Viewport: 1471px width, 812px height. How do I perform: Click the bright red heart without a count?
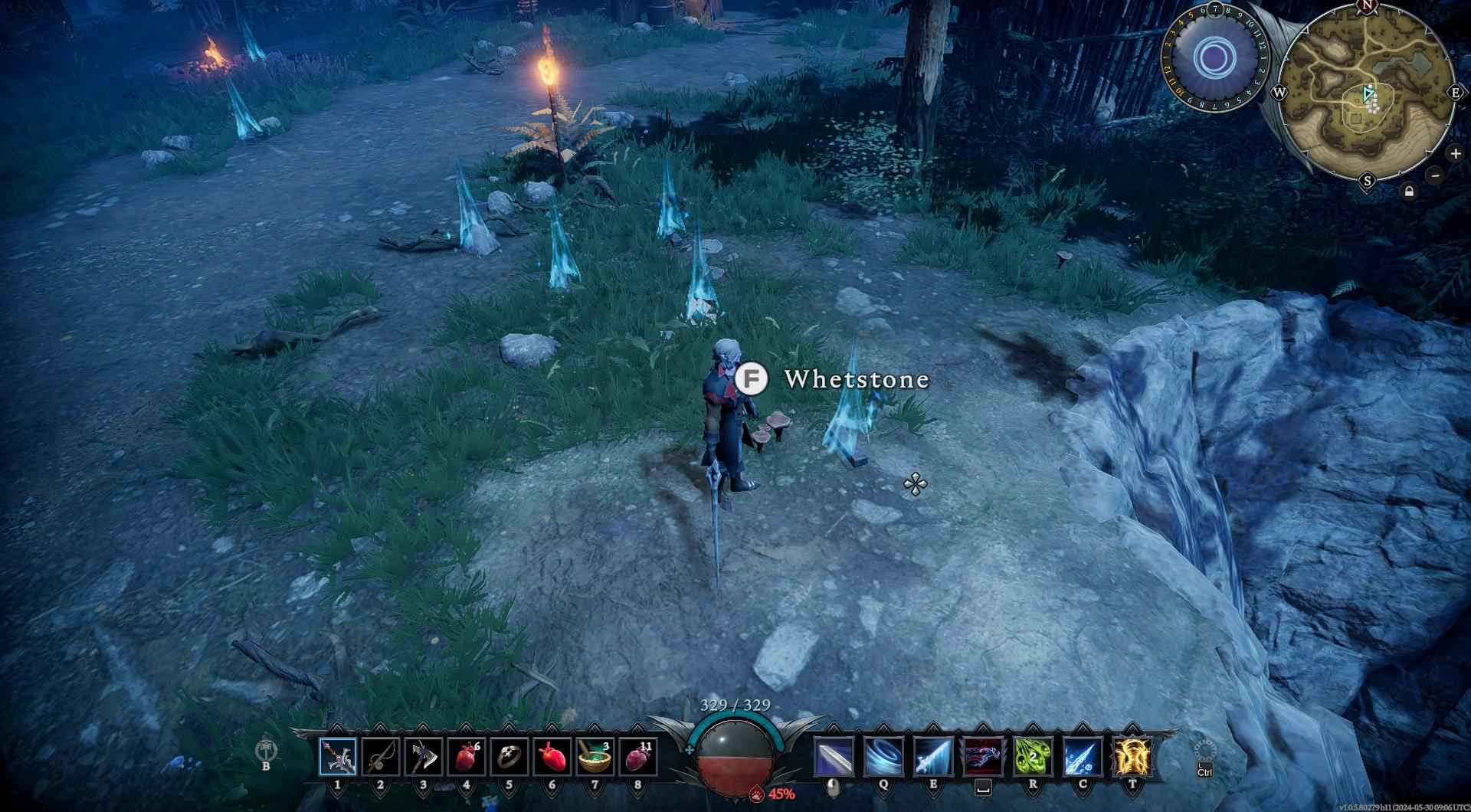tap(552, 758)
